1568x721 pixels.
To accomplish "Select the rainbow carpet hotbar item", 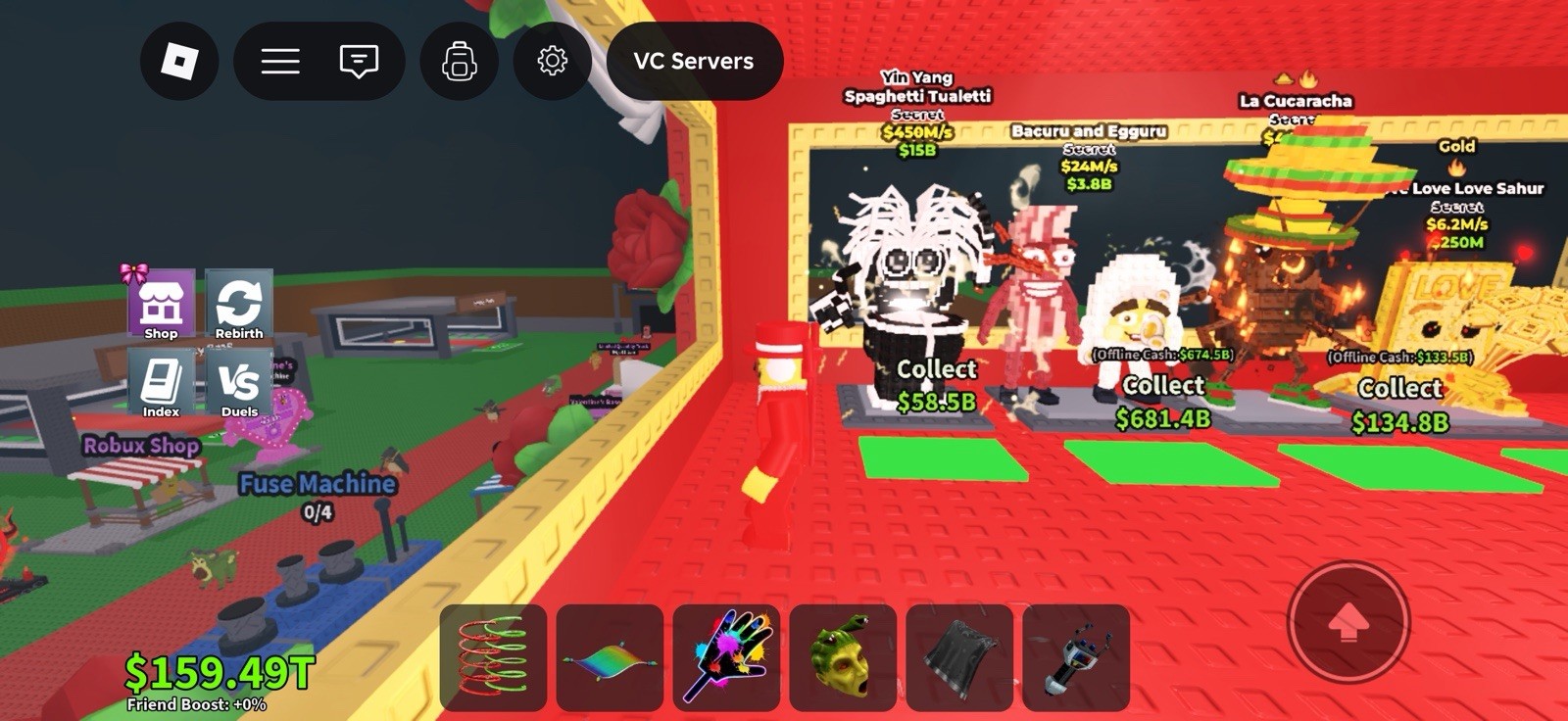I will point(609,658).
